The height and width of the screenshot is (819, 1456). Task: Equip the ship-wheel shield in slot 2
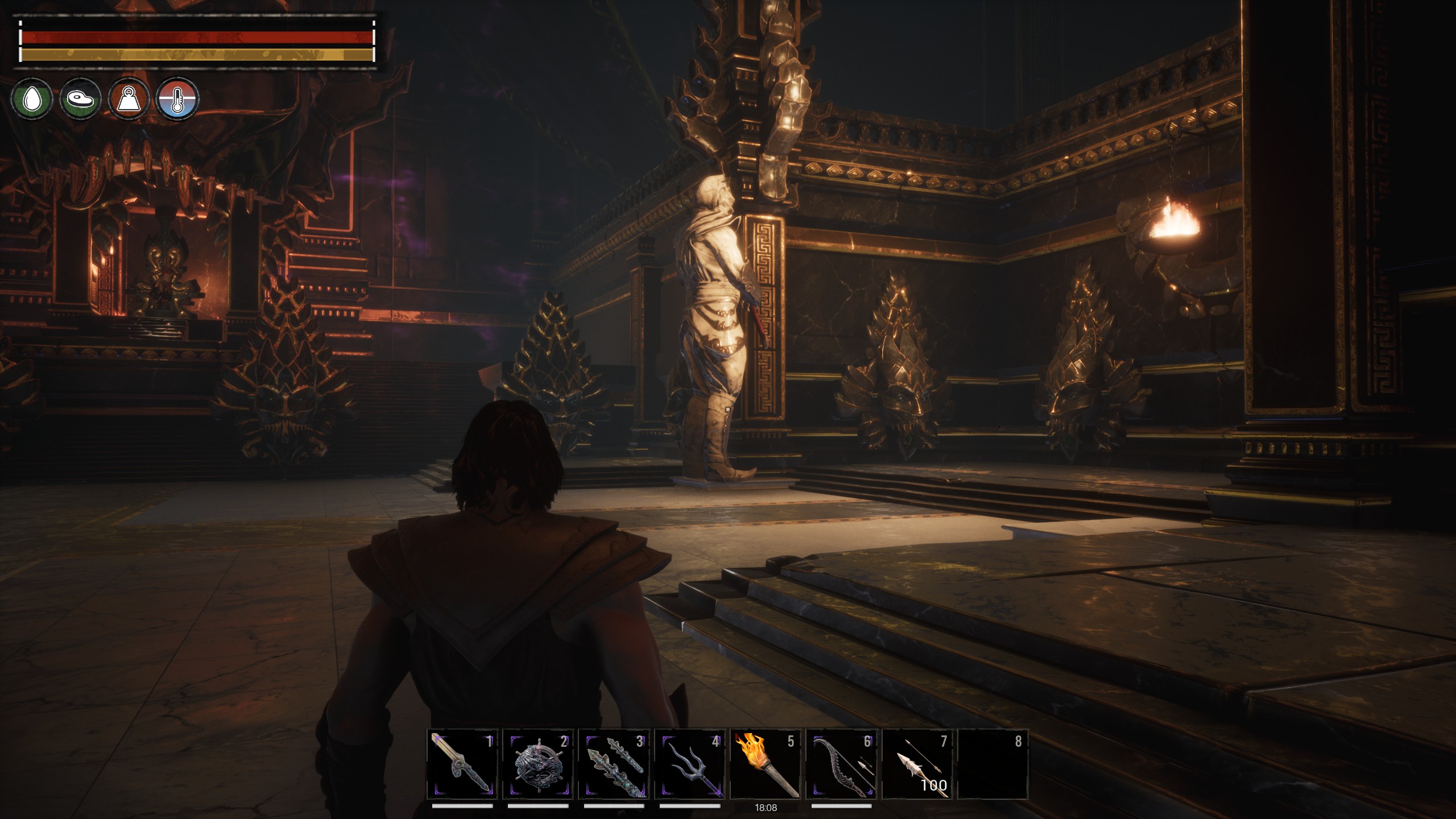(538, 764)
